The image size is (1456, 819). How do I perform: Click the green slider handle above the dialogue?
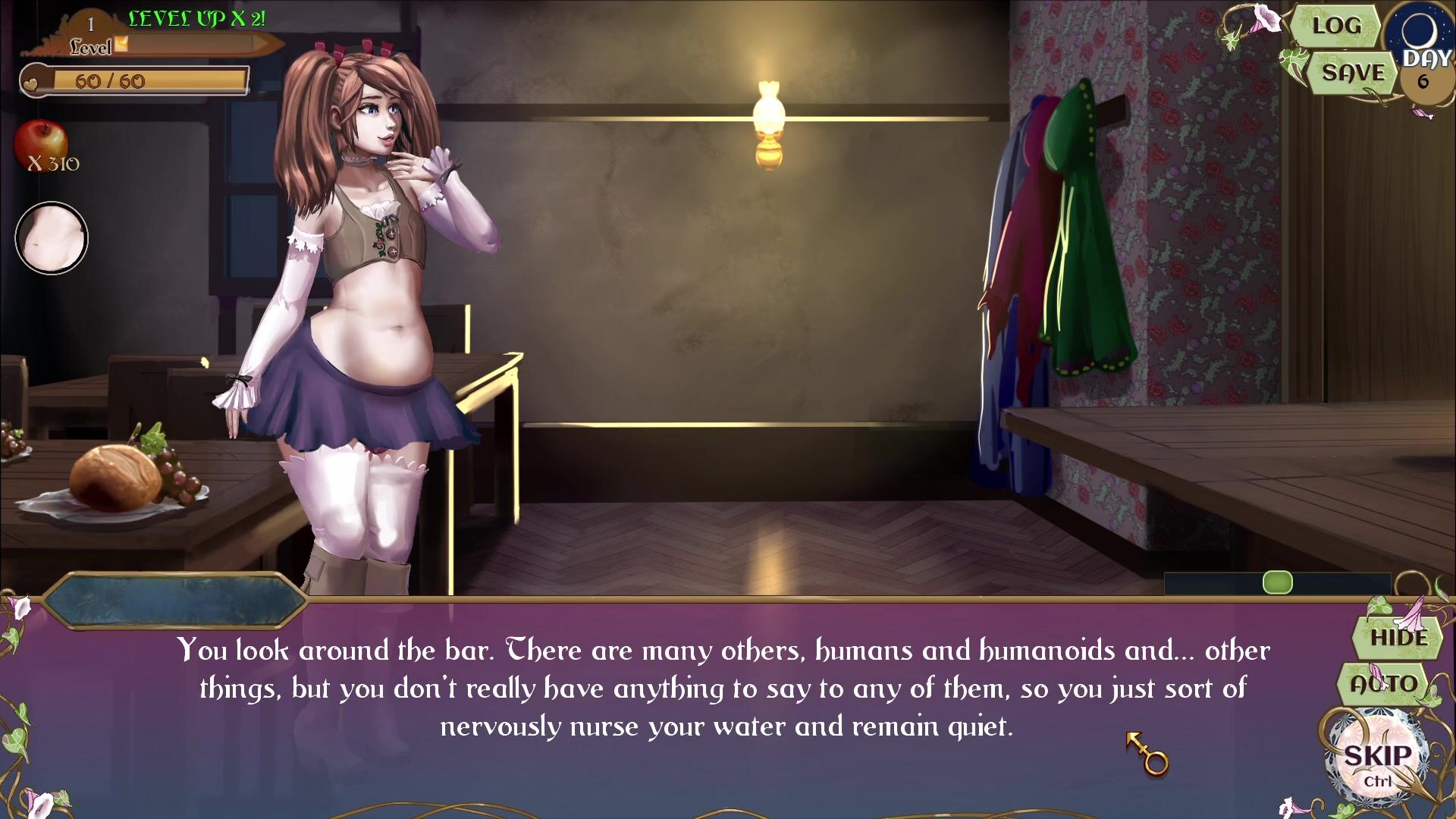click(1277, 582)
